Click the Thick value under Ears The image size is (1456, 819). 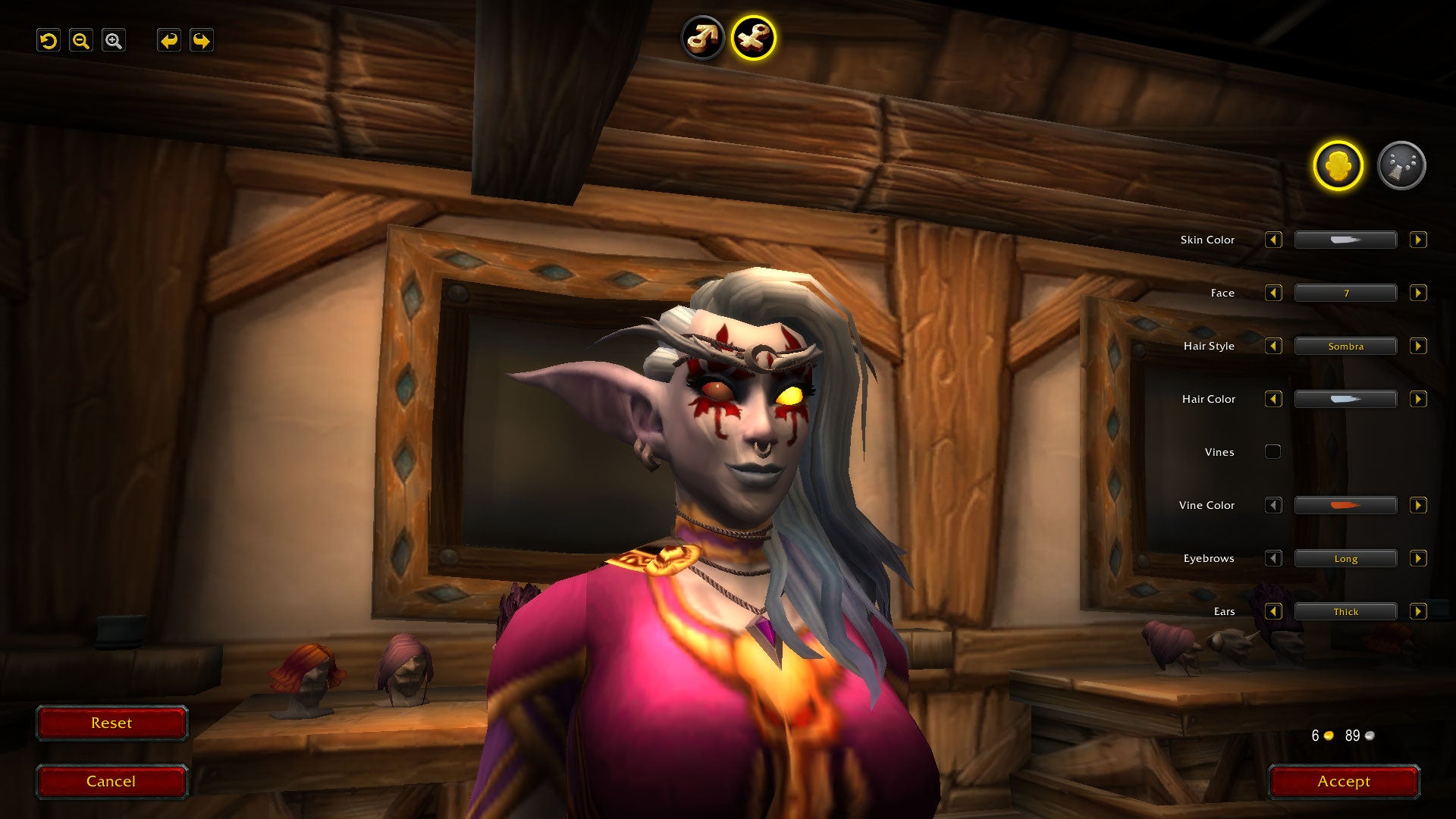1345,611
